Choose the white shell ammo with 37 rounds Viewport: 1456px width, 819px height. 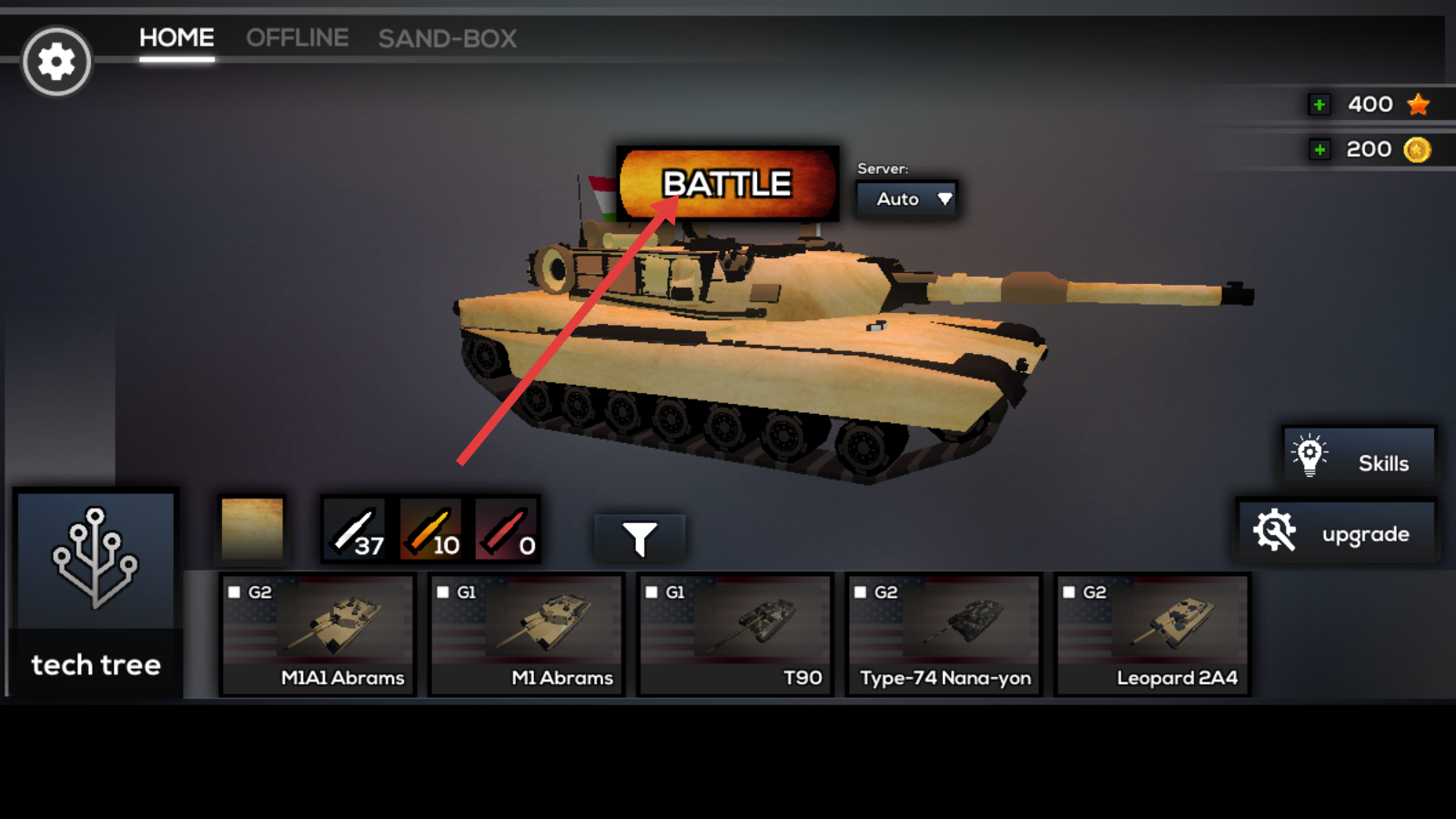(x=356, y=530)
